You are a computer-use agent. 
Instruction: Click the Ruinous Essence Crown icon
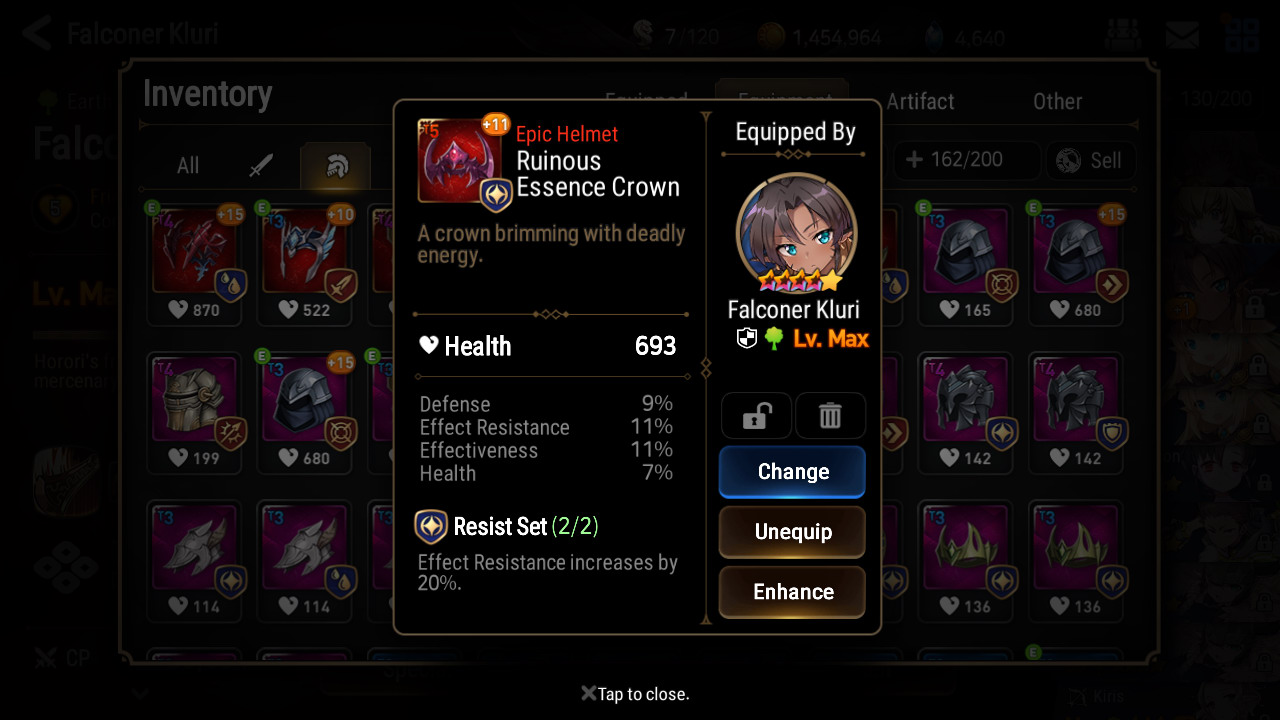(x=460, y=162)
